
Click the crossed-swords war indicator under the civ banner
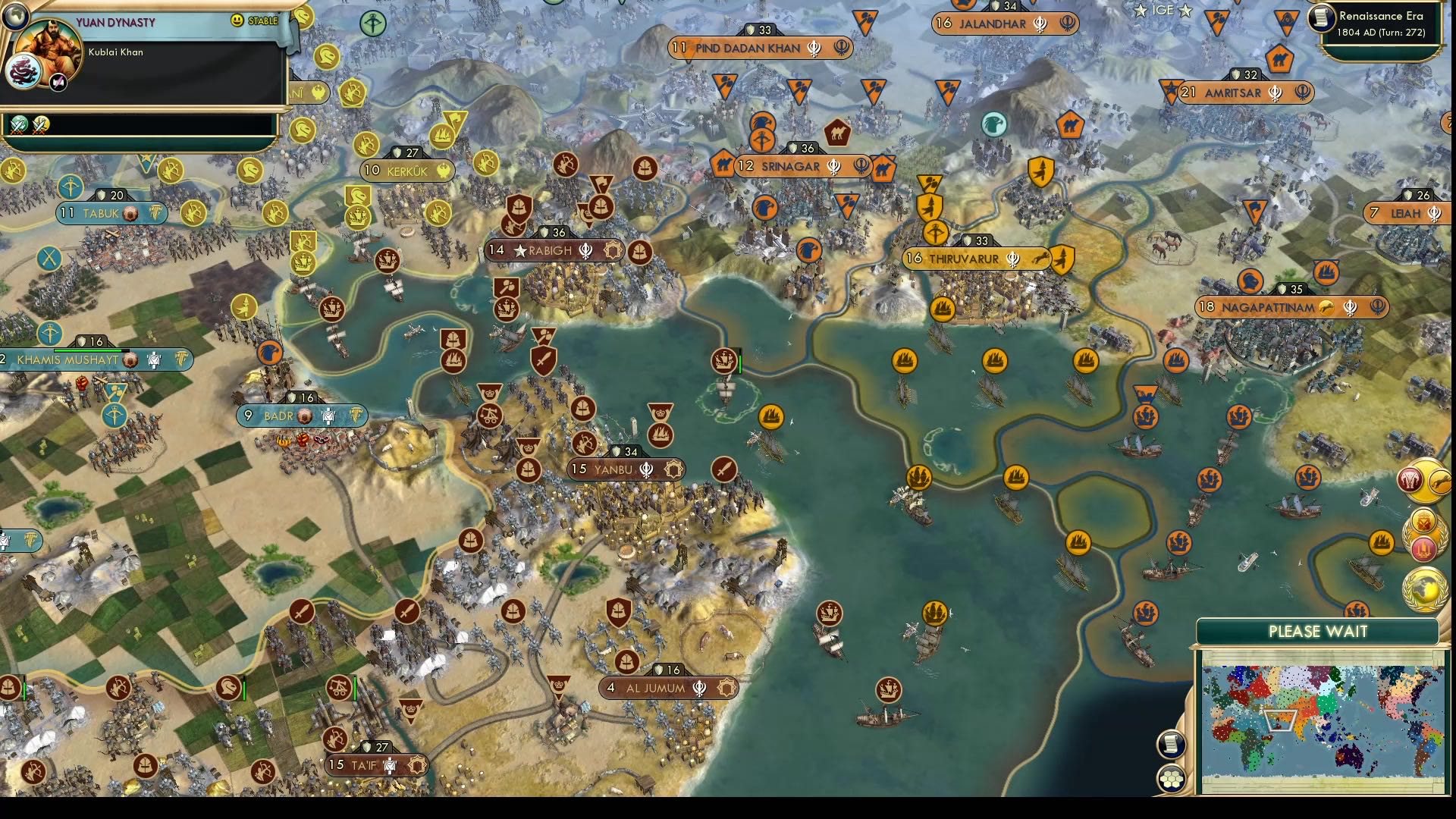(19, 126)
